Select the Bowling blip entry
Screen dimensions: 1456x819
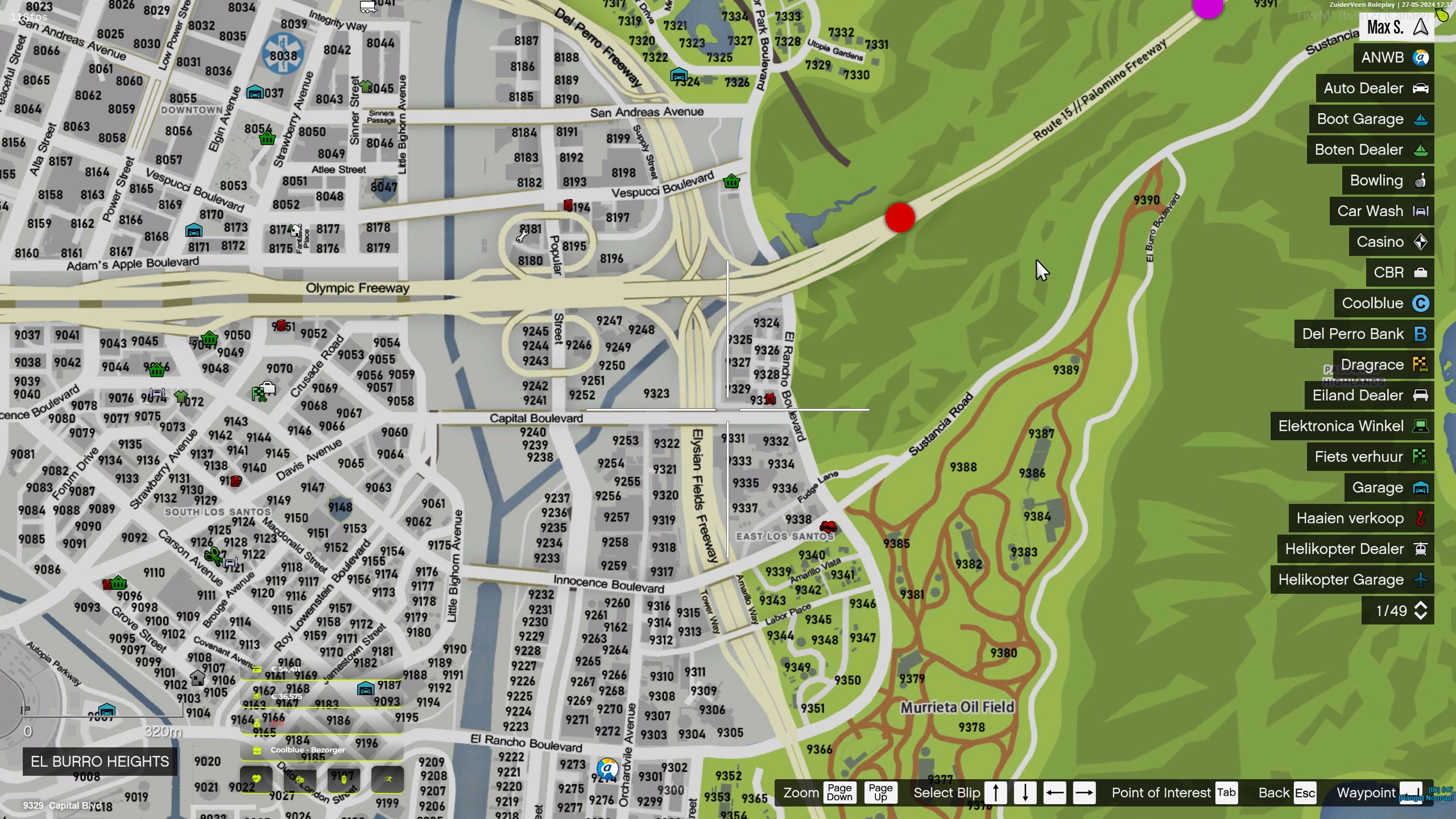(x=1388, y=180)
